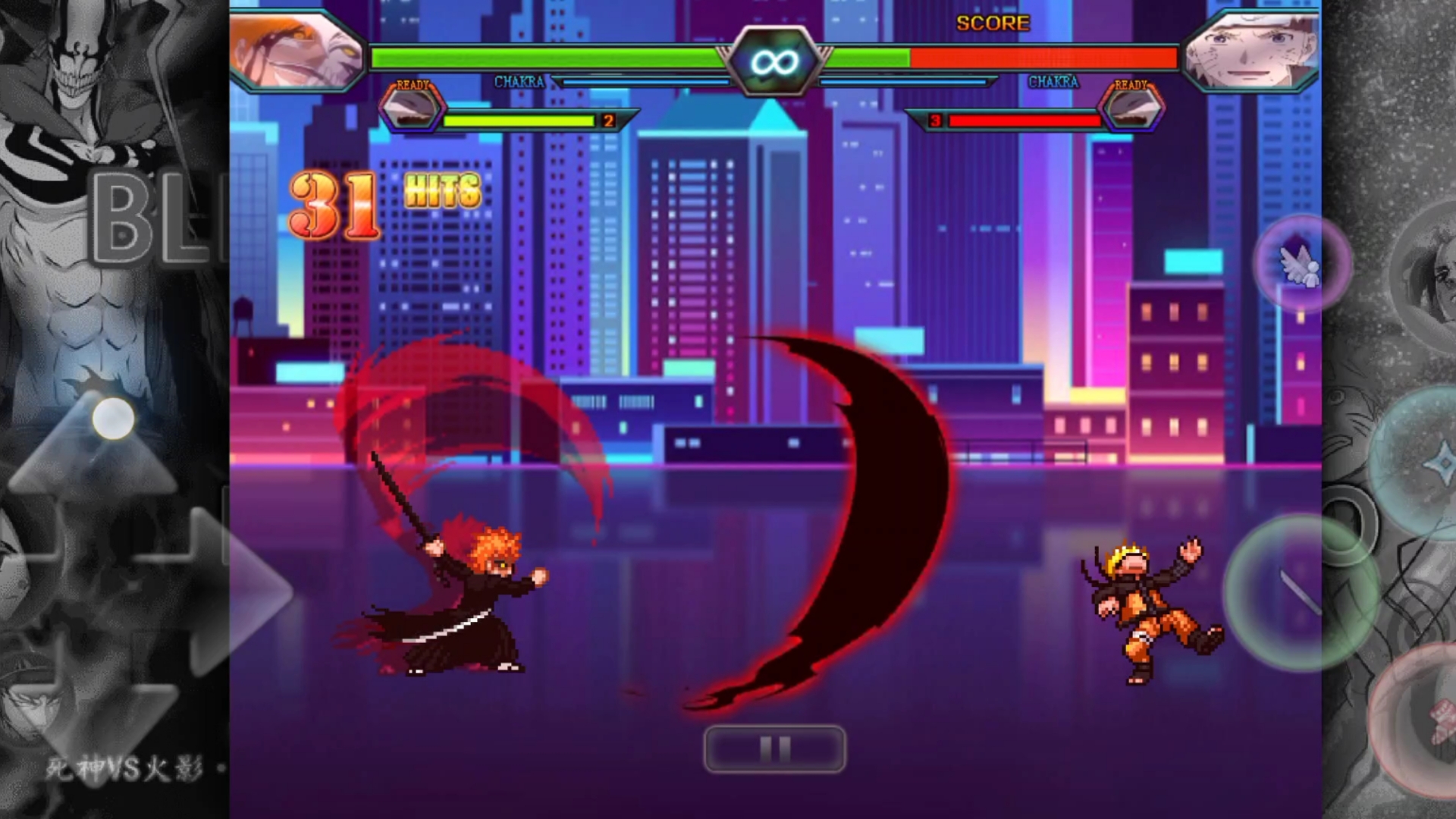
Task: Click the yellow energy gauge showing 2
Action: tap(523, 120)
